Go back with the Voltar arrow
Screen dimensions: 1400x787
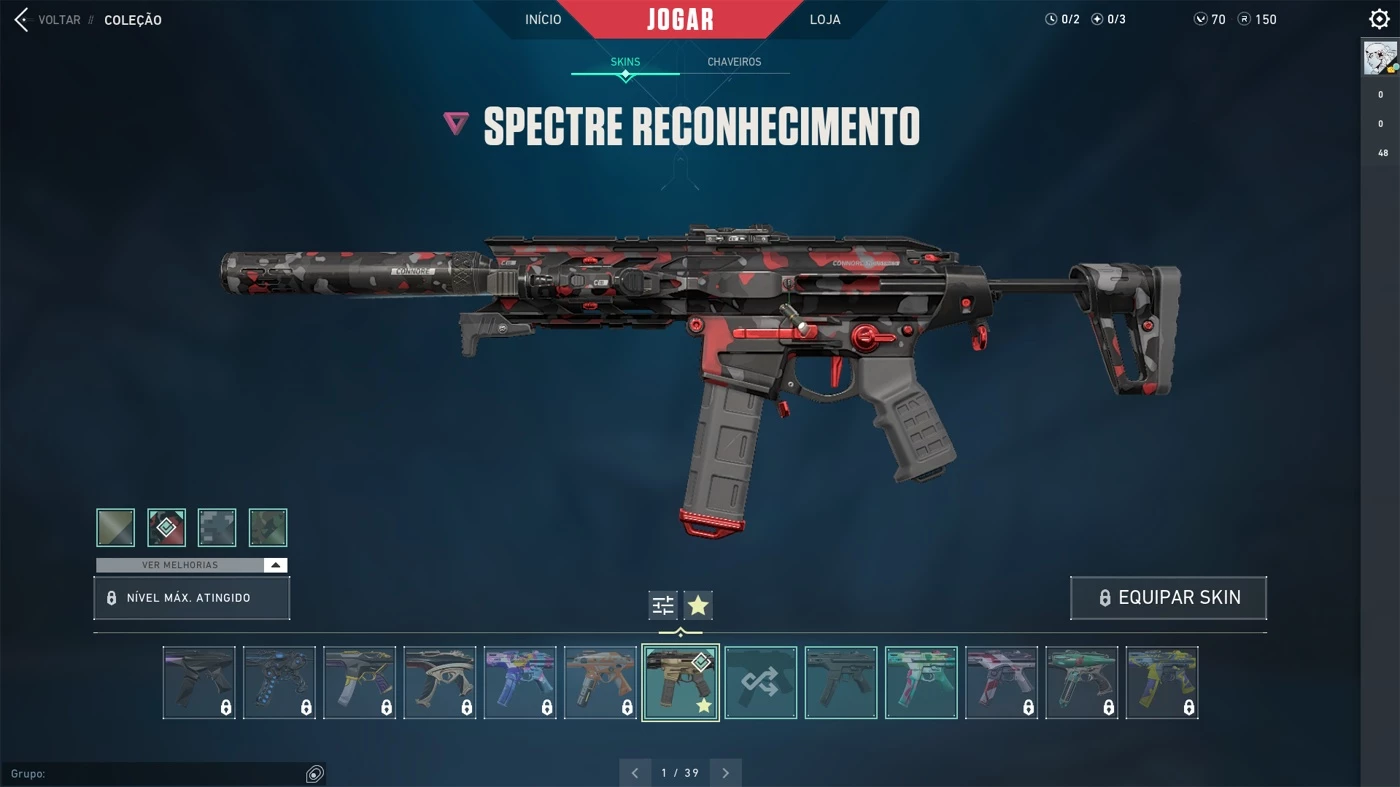[21, 20]
